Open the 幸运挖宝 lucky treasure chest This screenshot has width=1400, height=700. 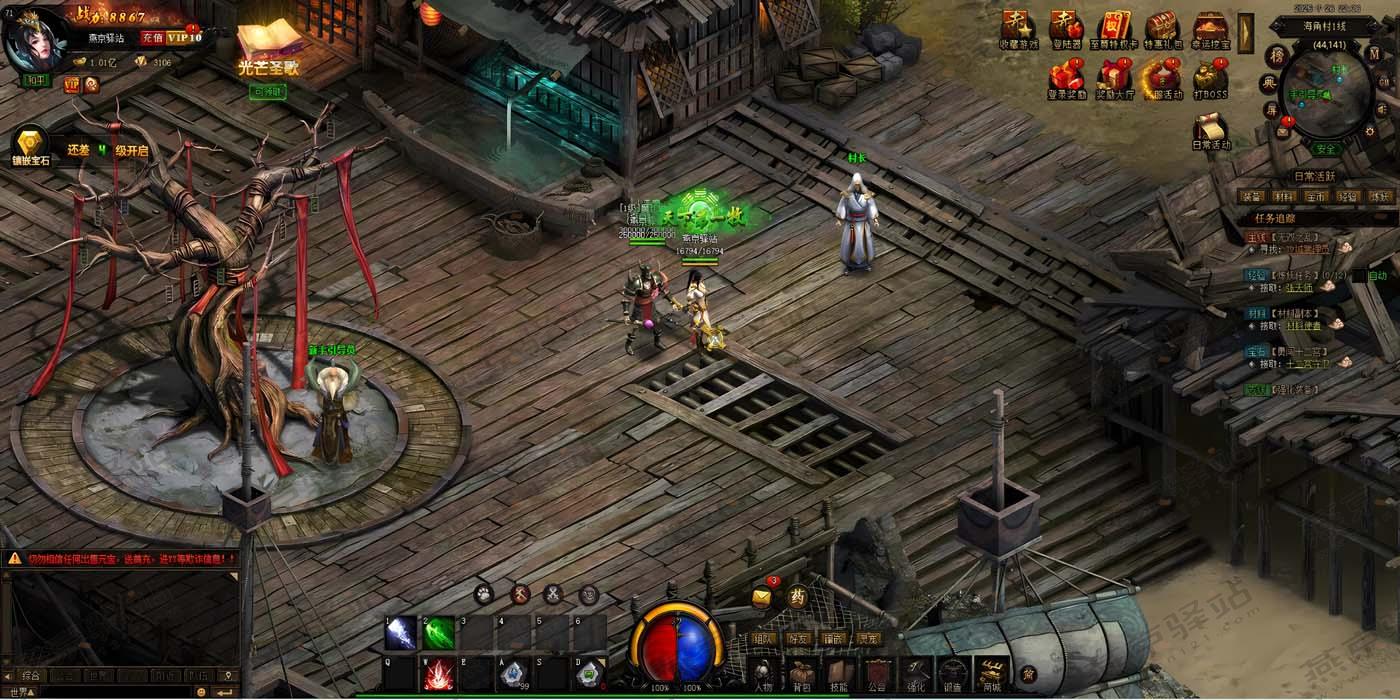[x=1210, y=28]
